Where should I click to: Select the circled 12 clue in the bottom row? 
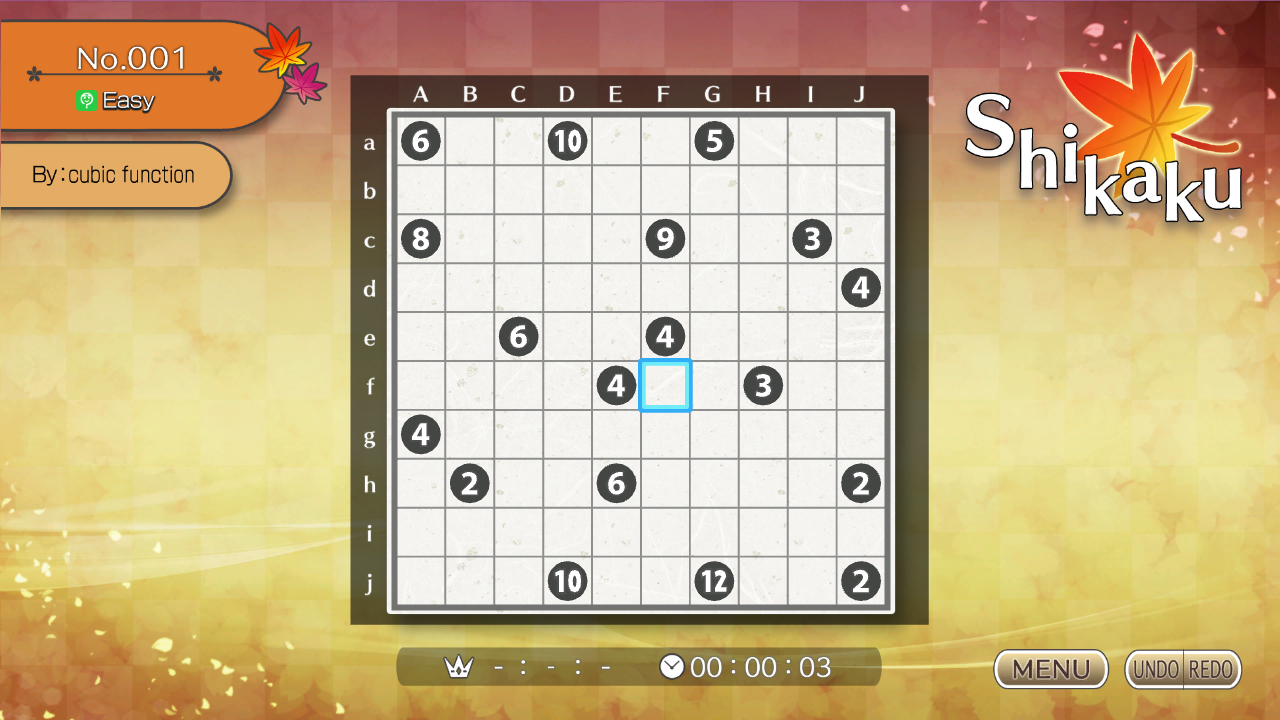tap(714, 580)
